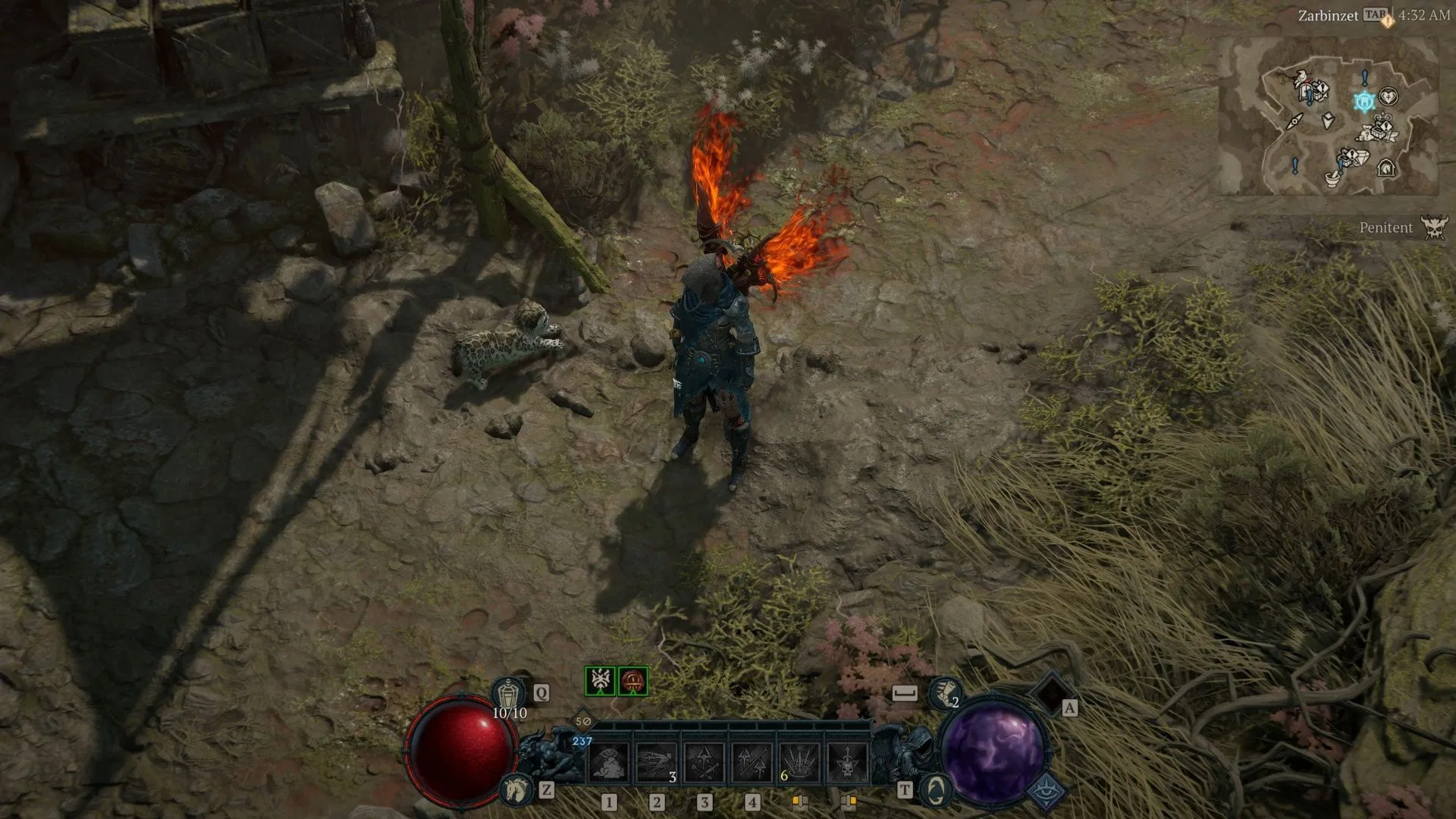Cast the summon skill in hotbar slot 1
The width and height of the screenshot is (1456, 819).
click(609, 762)
